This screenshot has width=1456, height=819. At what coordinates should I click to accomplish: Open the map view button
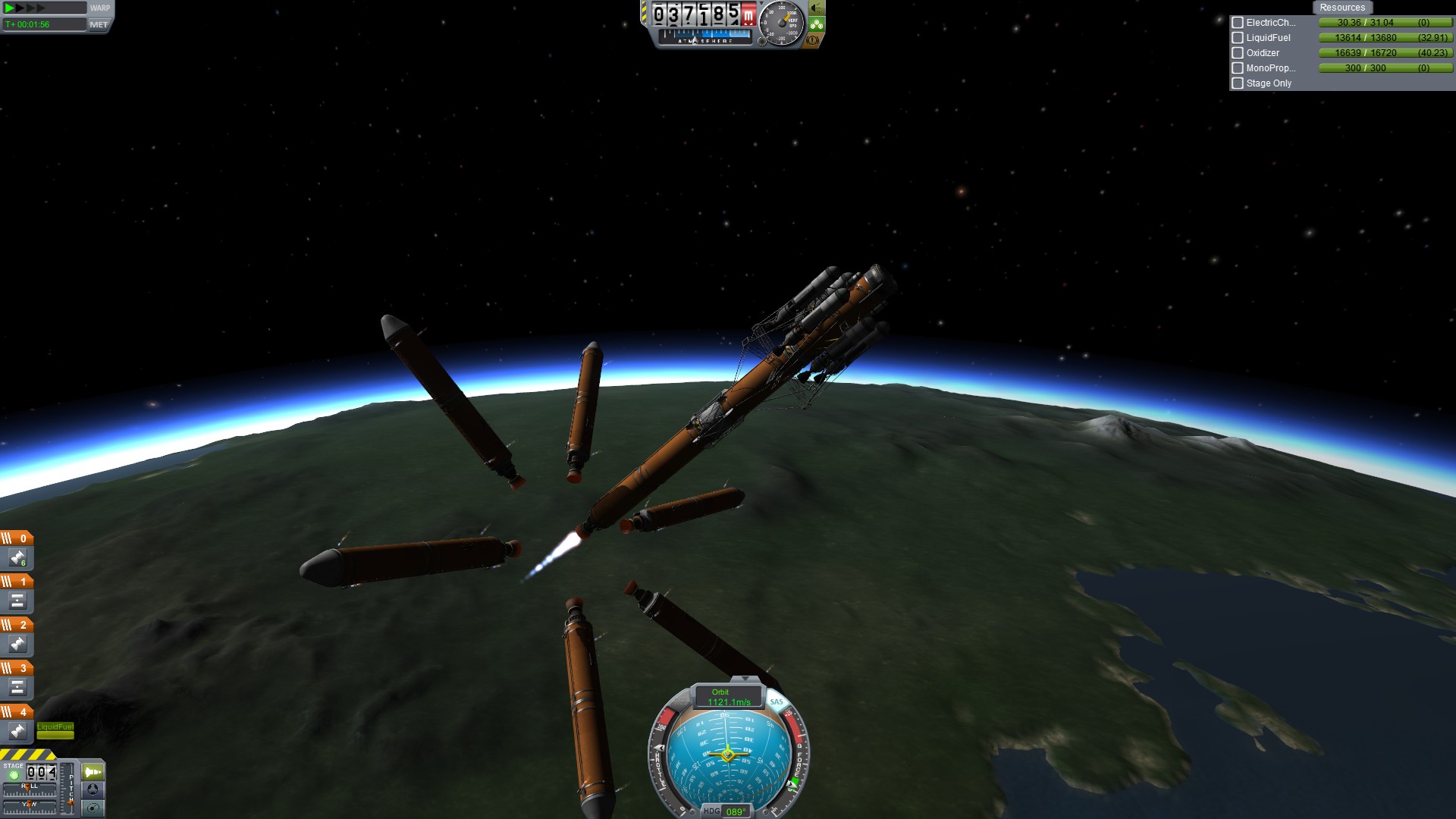pyautogui.click(x=93, y=808)
